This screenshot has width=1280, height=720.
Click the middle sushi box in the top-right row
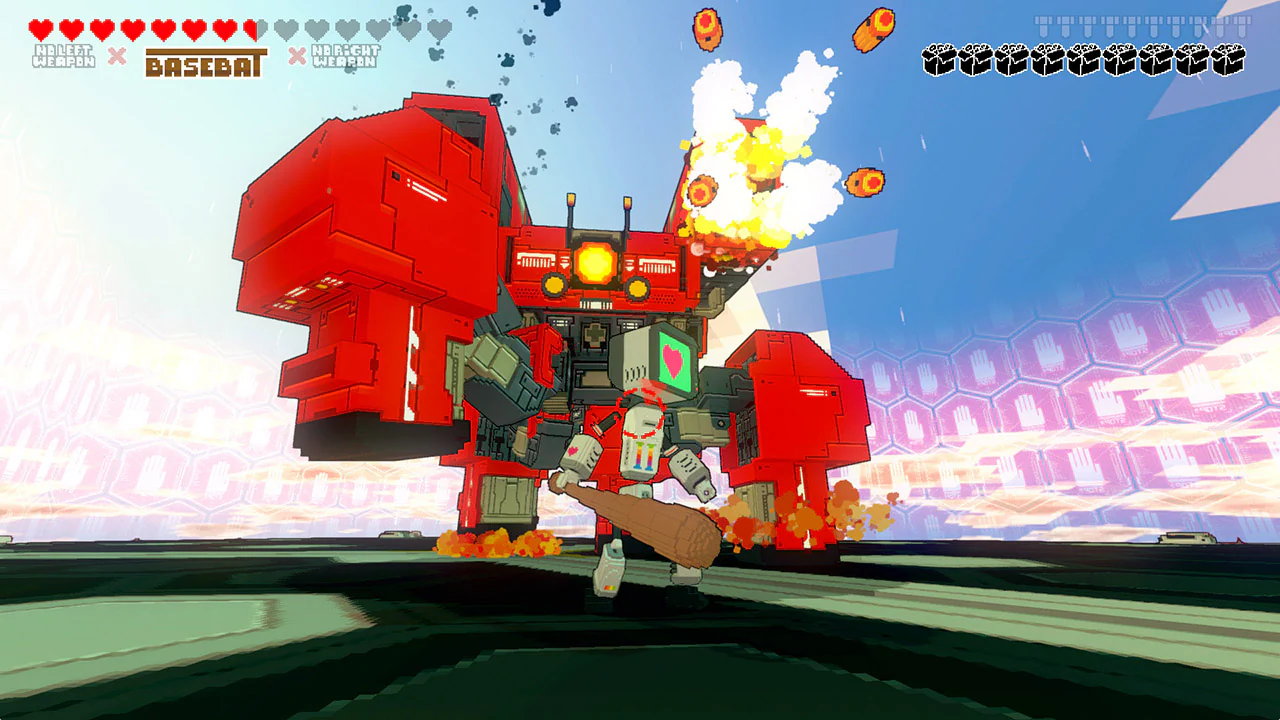point(1084,60)
